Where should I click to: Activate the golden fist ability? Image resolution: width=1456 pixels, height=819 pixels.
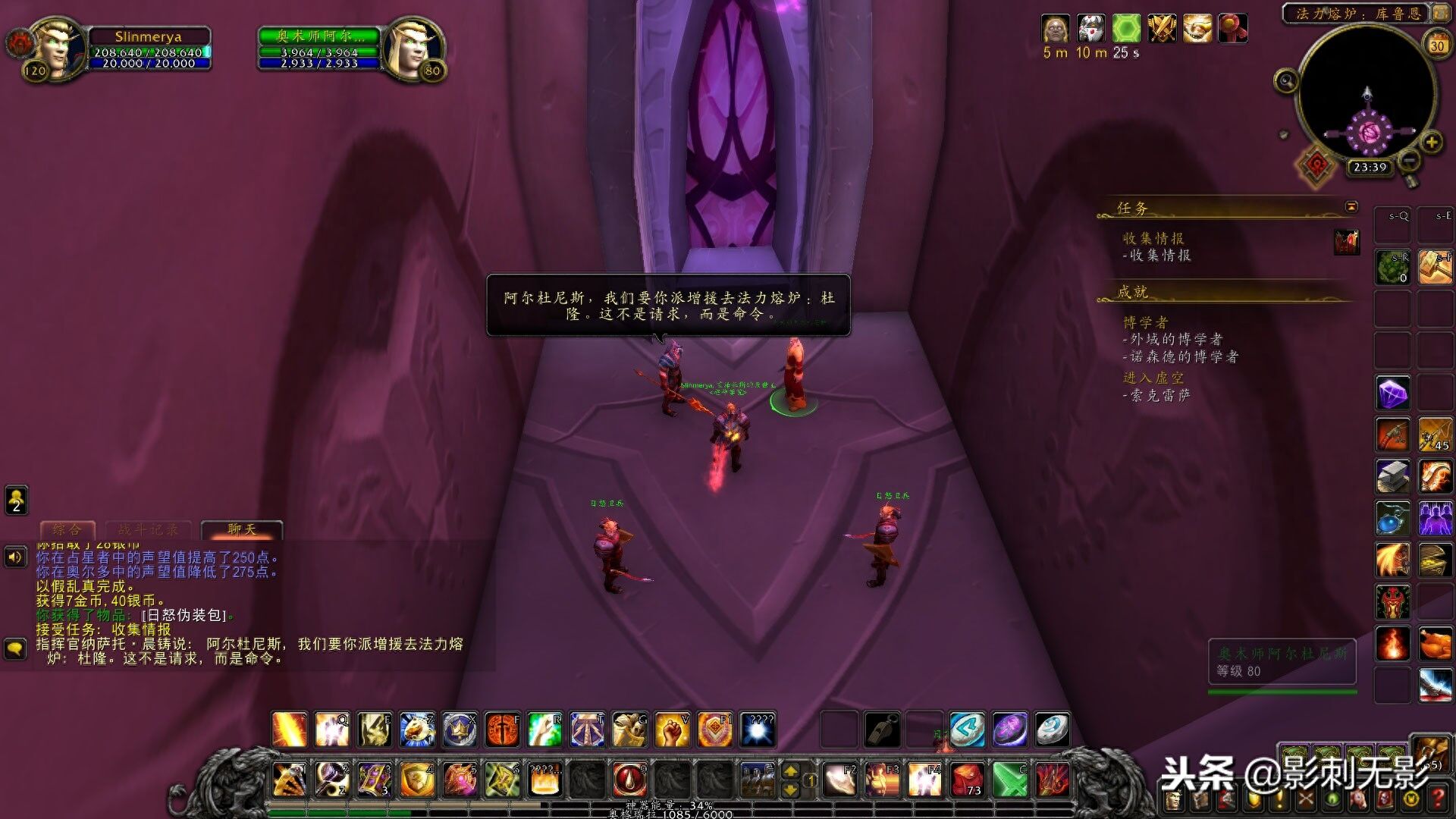tap(672, 730)
